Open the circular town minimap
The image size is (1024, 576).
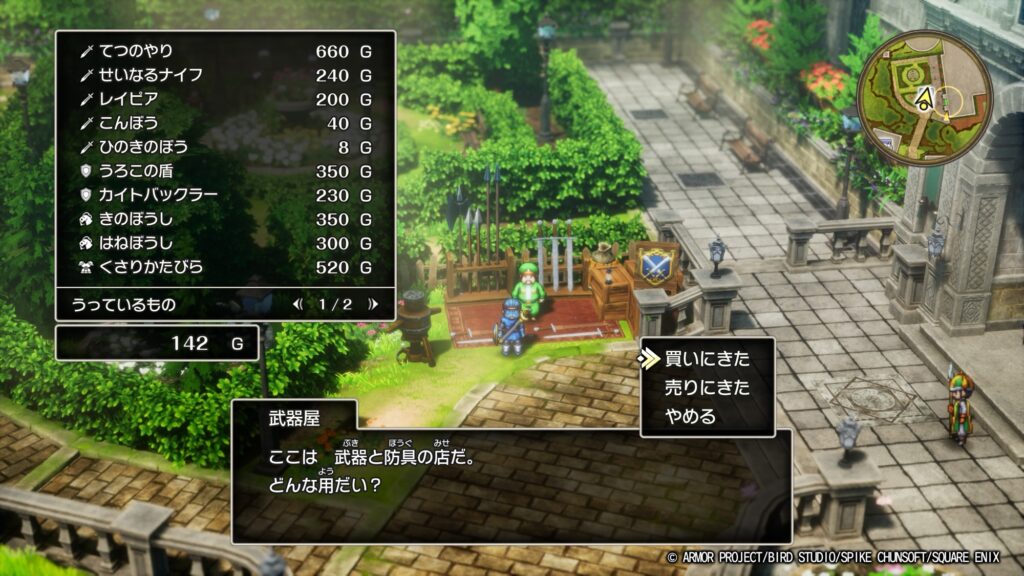pos(924,98)
